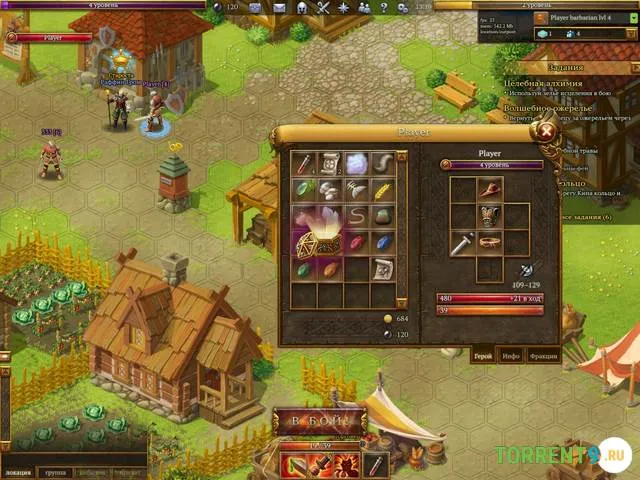640x480 pixels.
Task: Select the Герой tab
Action: [481, 354]
